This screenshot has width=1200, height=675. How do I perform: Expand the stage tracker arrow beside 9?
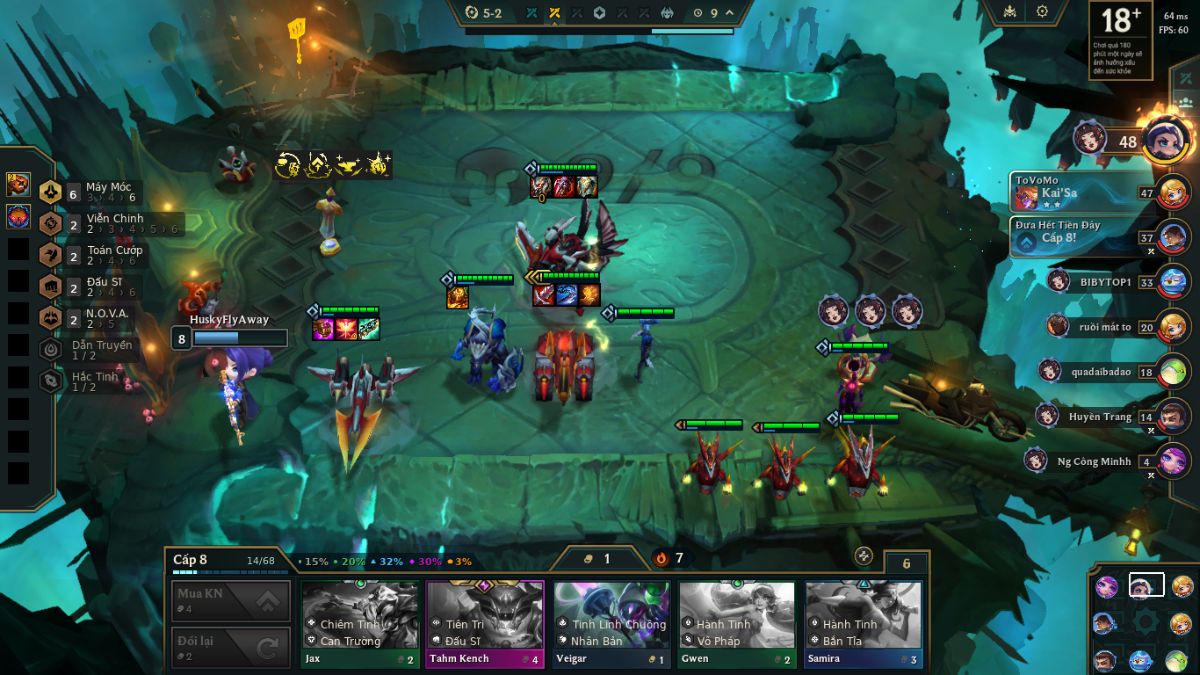[730, 13]
